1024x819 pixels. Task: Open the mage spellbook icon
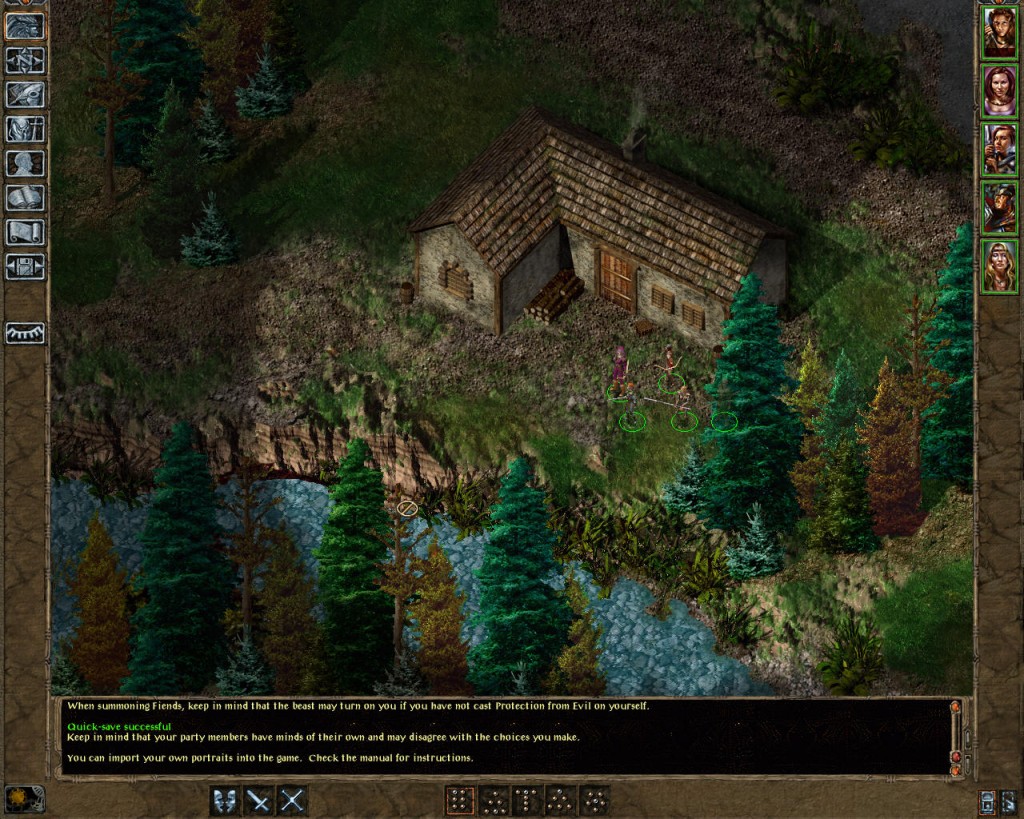pos(25,198)
